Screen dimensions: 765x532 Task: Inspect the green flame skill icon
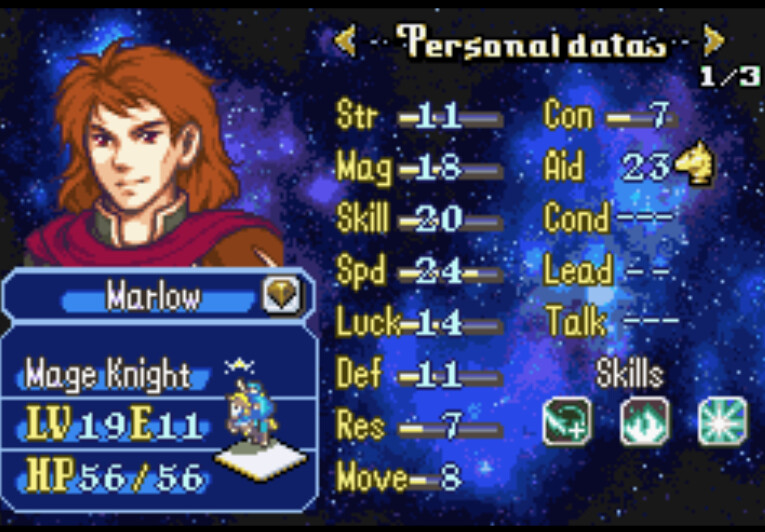645,422
